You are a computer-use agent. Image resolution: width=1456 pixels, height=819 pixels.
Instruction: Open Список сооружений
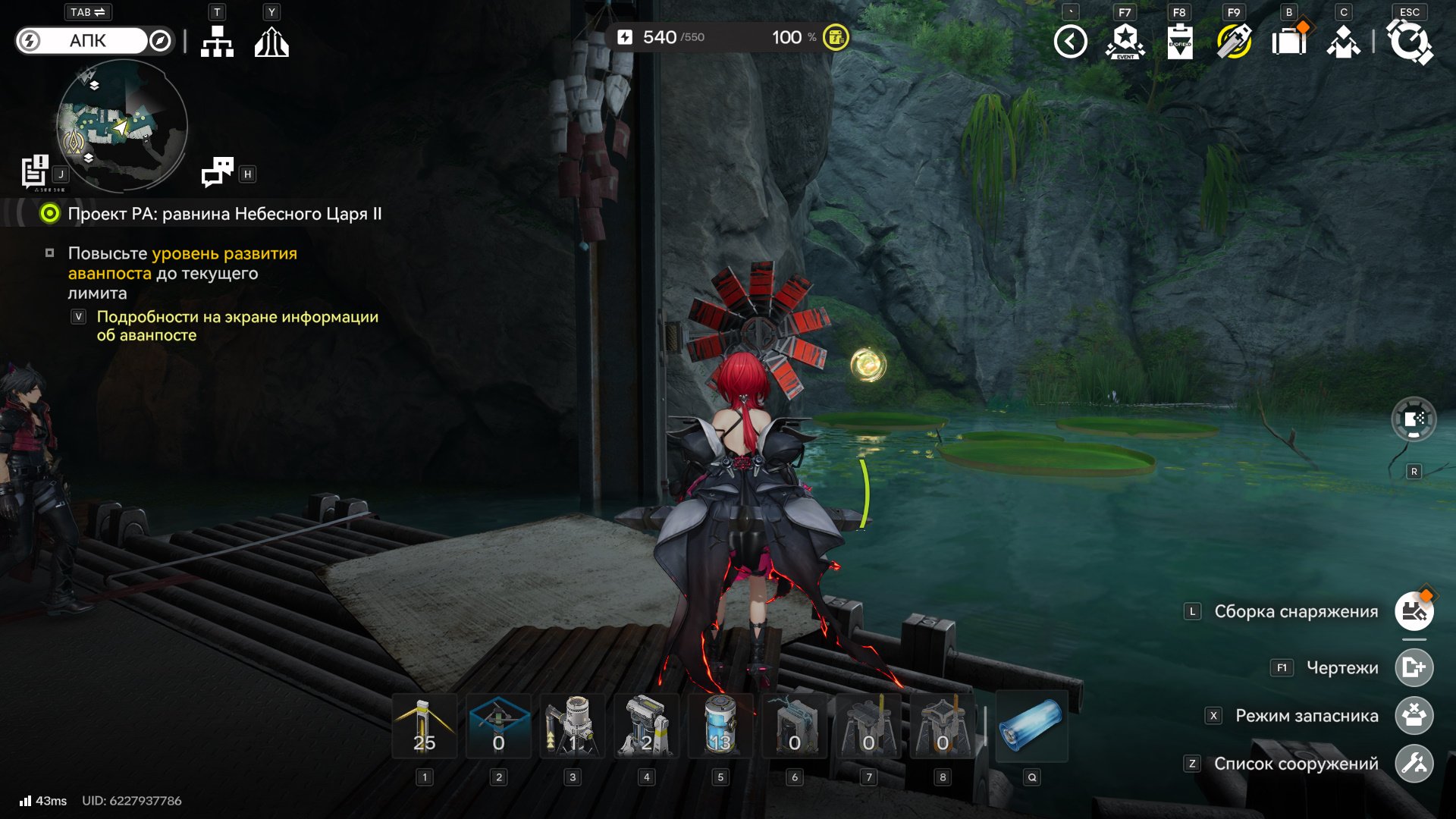click(x=1414, y=764)
